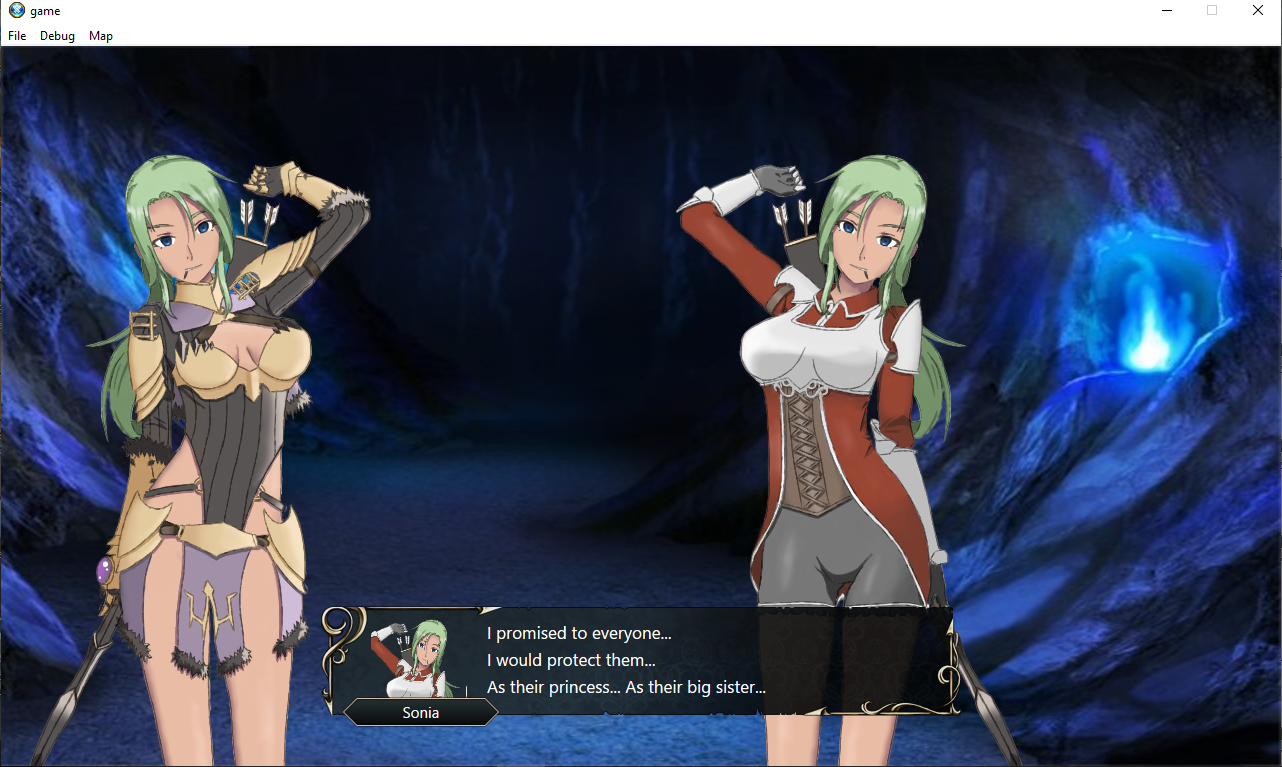Open the File menu
The height and width of the screenshot is (767, 1282).
click(x=16, y=35)
